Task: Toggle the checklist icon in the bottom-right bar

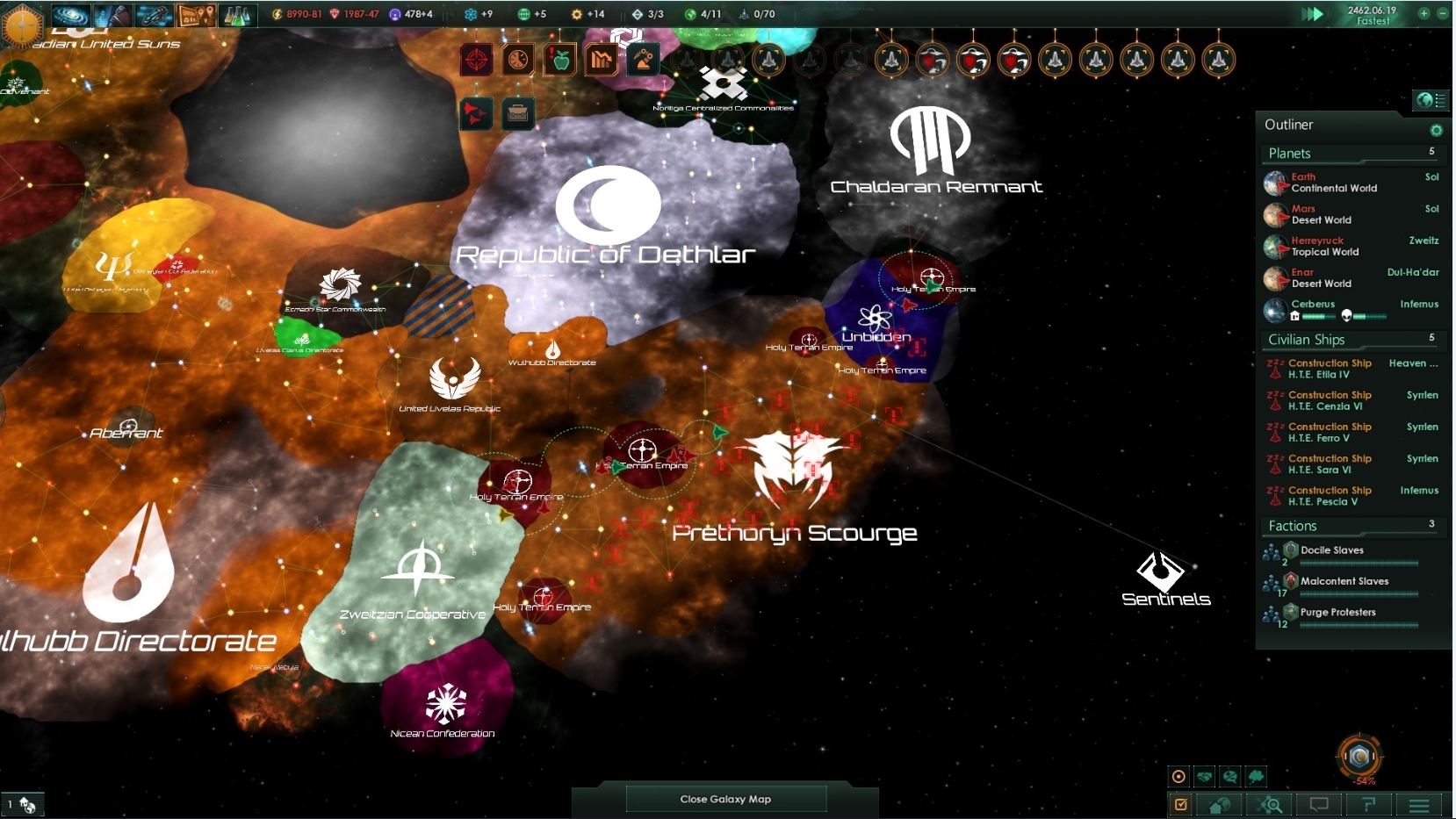Action: [1183, 804]
